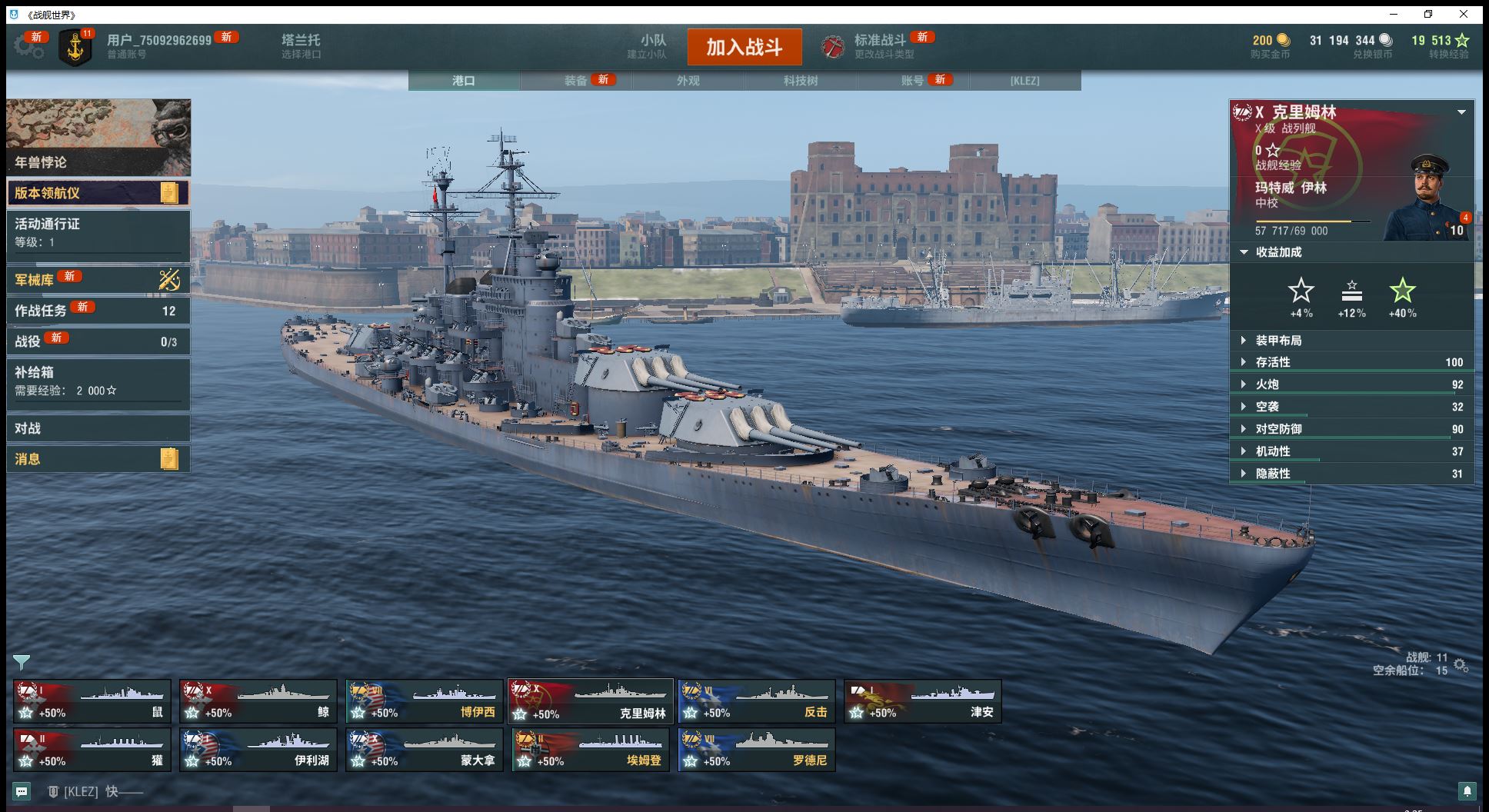Open the 补给箱 supply containers
This screenshot has width=1489, height=812.
(98, 381)
